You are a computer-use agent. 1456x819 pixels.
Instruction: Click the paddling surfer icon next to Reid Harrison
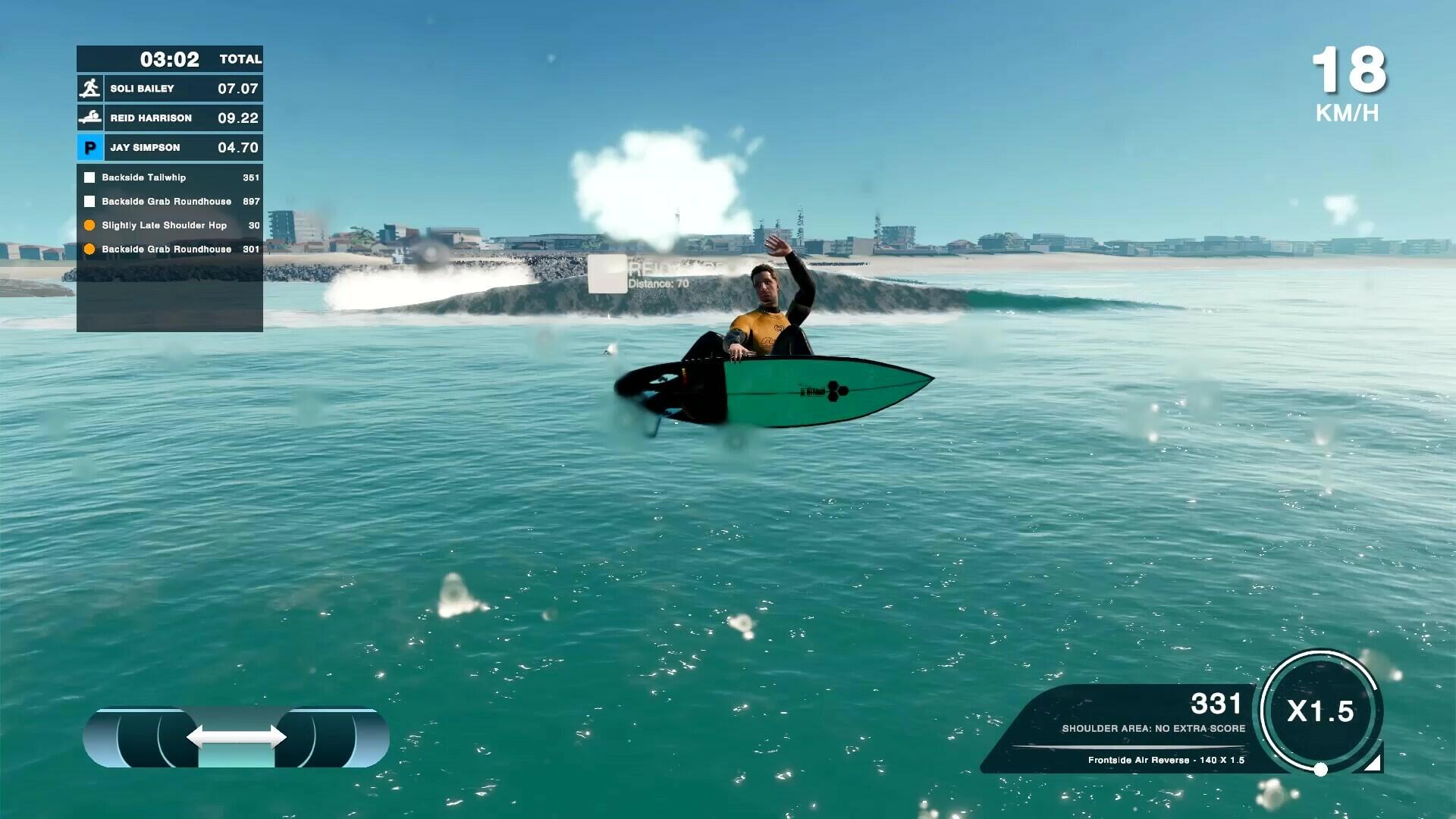coord(91,118)
